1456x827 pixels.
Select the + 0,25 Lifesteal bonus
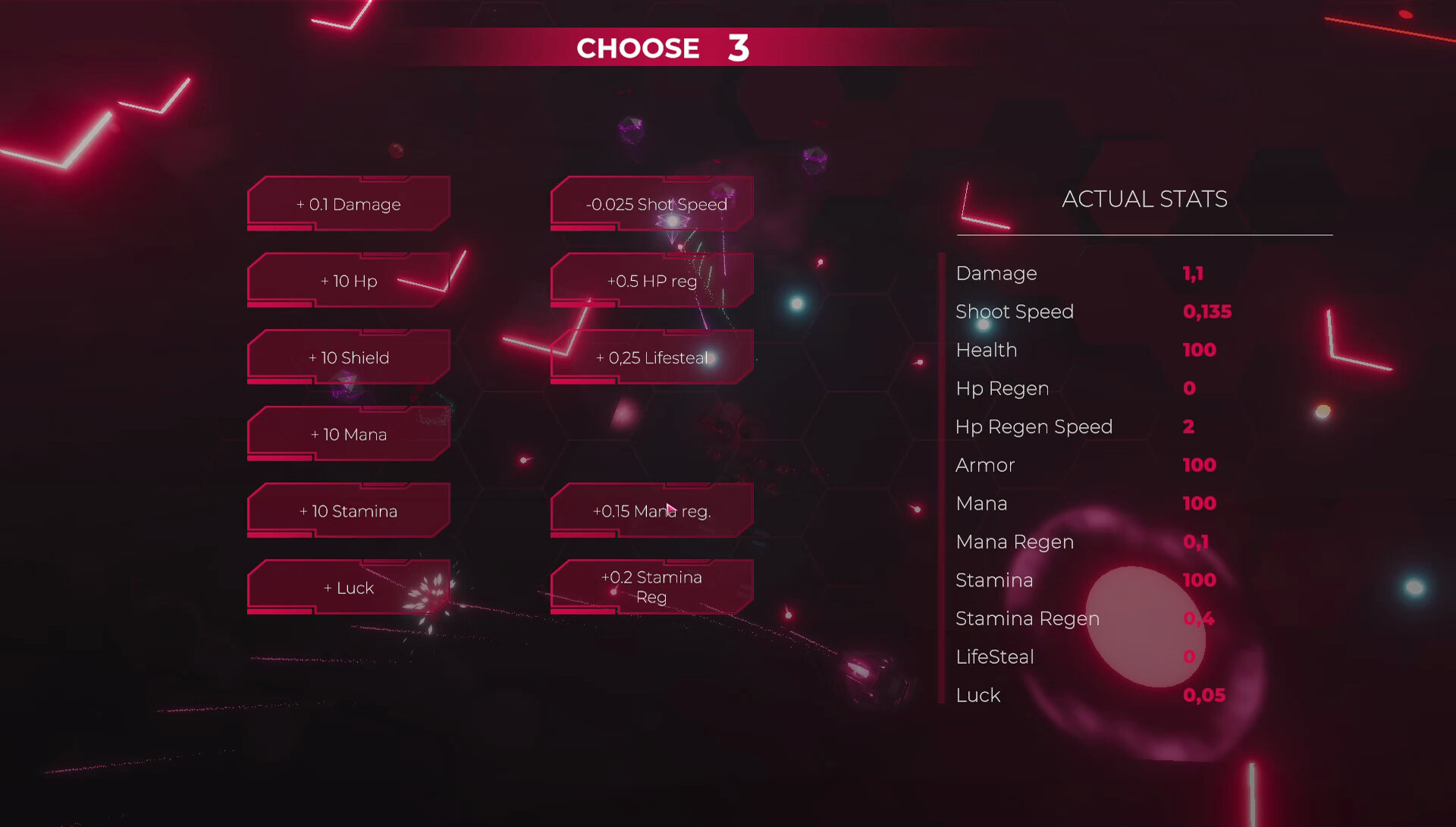[651, 357]
